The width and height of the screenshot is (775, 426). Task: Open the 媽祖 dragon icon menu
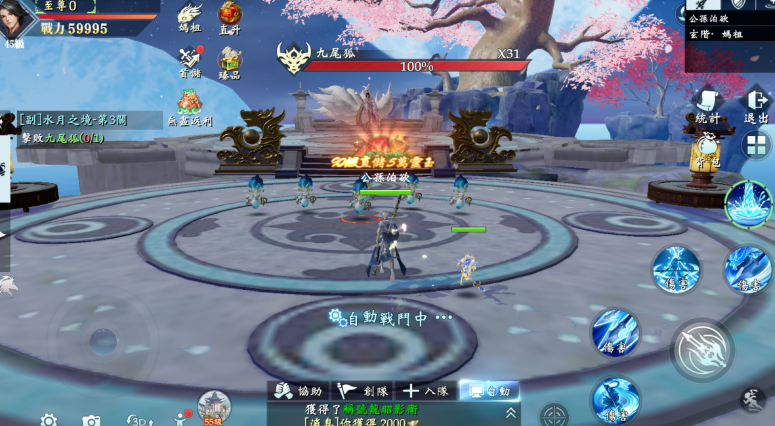coord(190,16)
